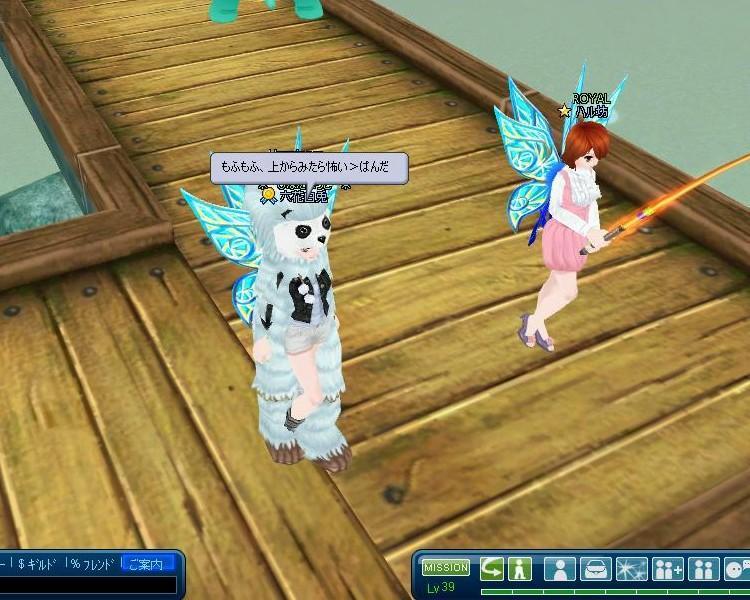Image resolution: width=750 pixels, height=600 pixels.
Task: Open the bag inventory icon
Action: tap(597, 569)
